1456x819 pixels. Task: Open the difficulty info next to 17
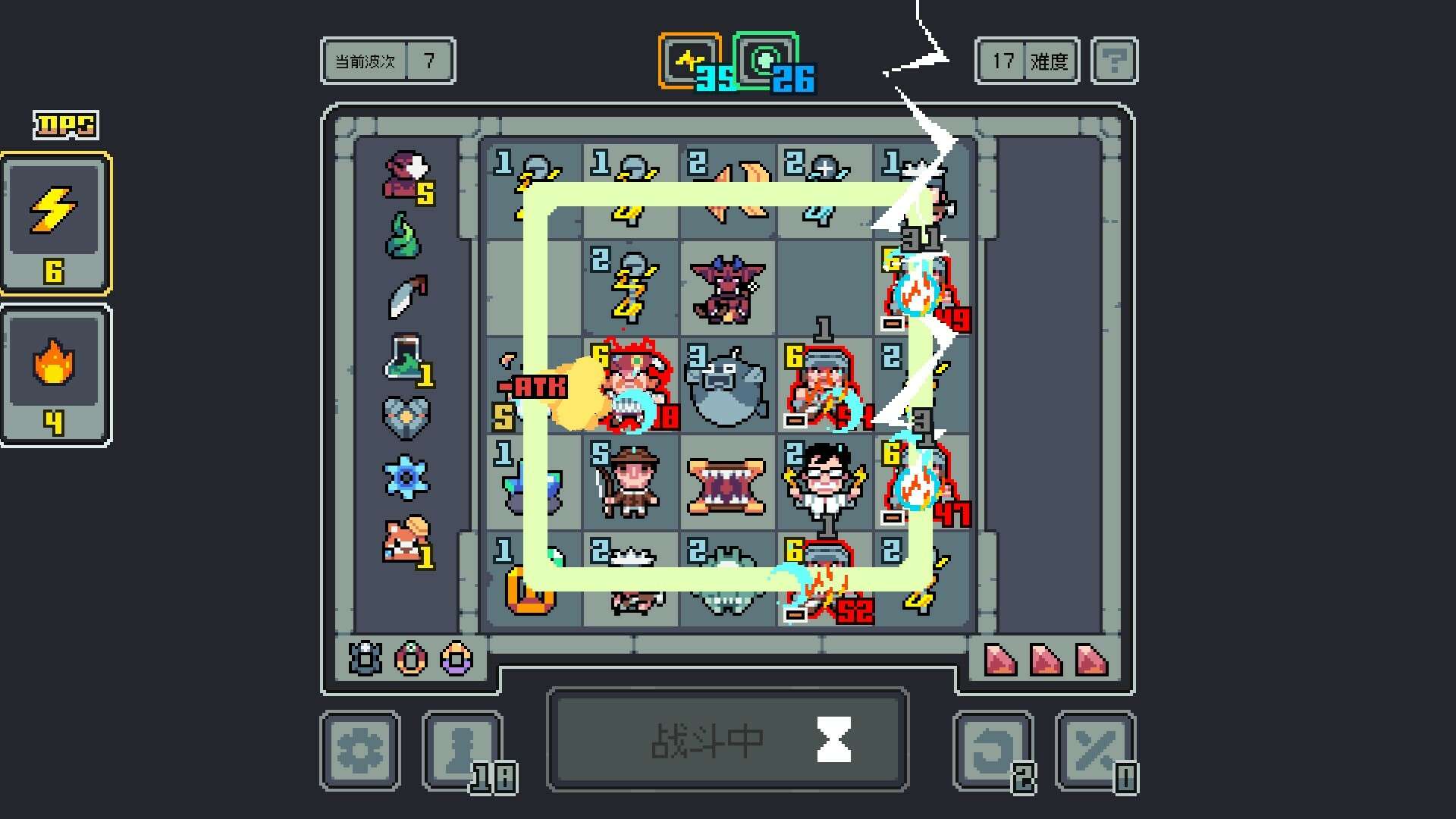click(x=1115, y=61)
